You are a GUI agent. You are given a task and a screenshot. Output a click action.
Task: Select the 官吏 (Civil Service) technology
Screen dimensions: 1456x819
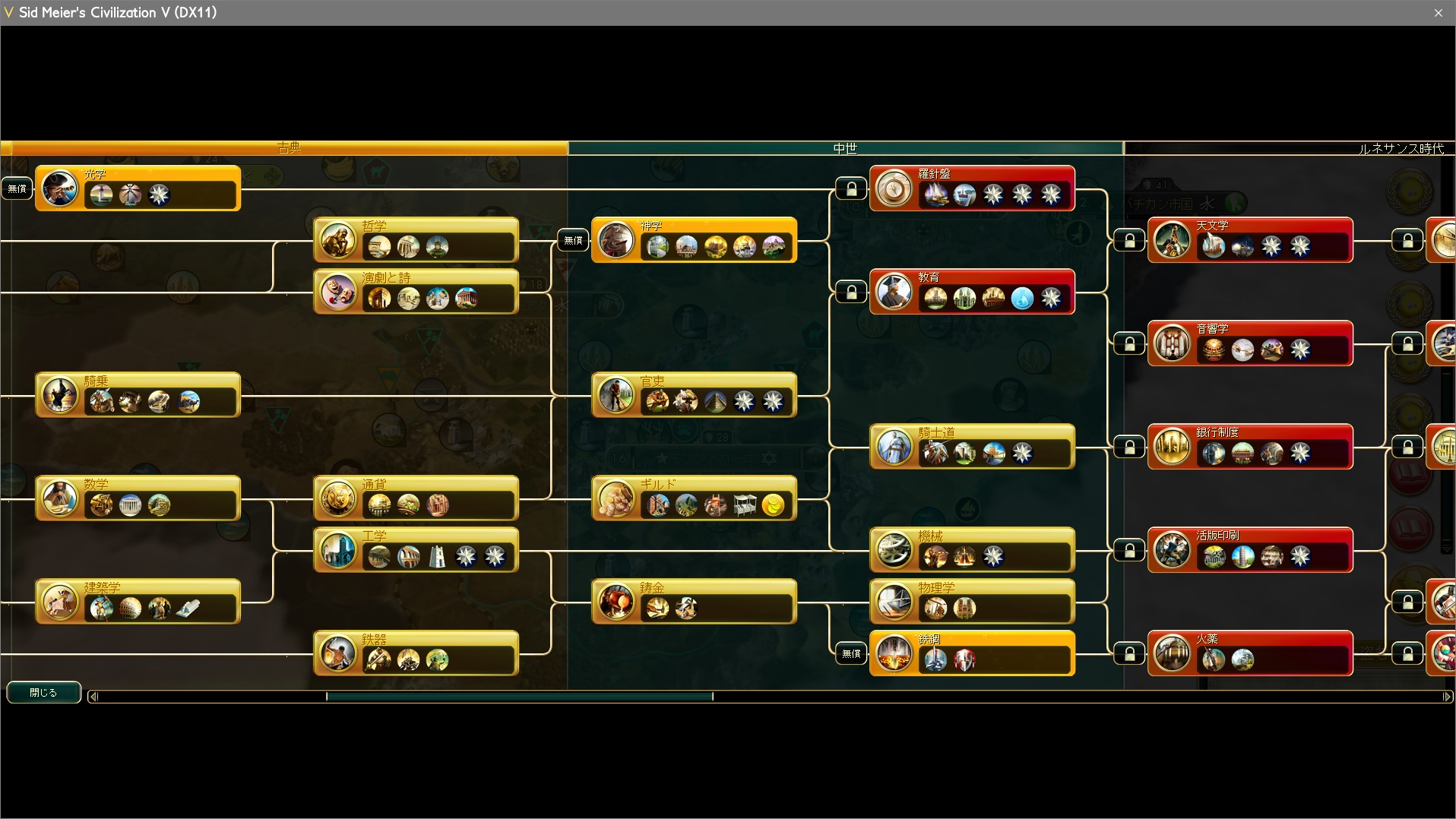point(694,394)
